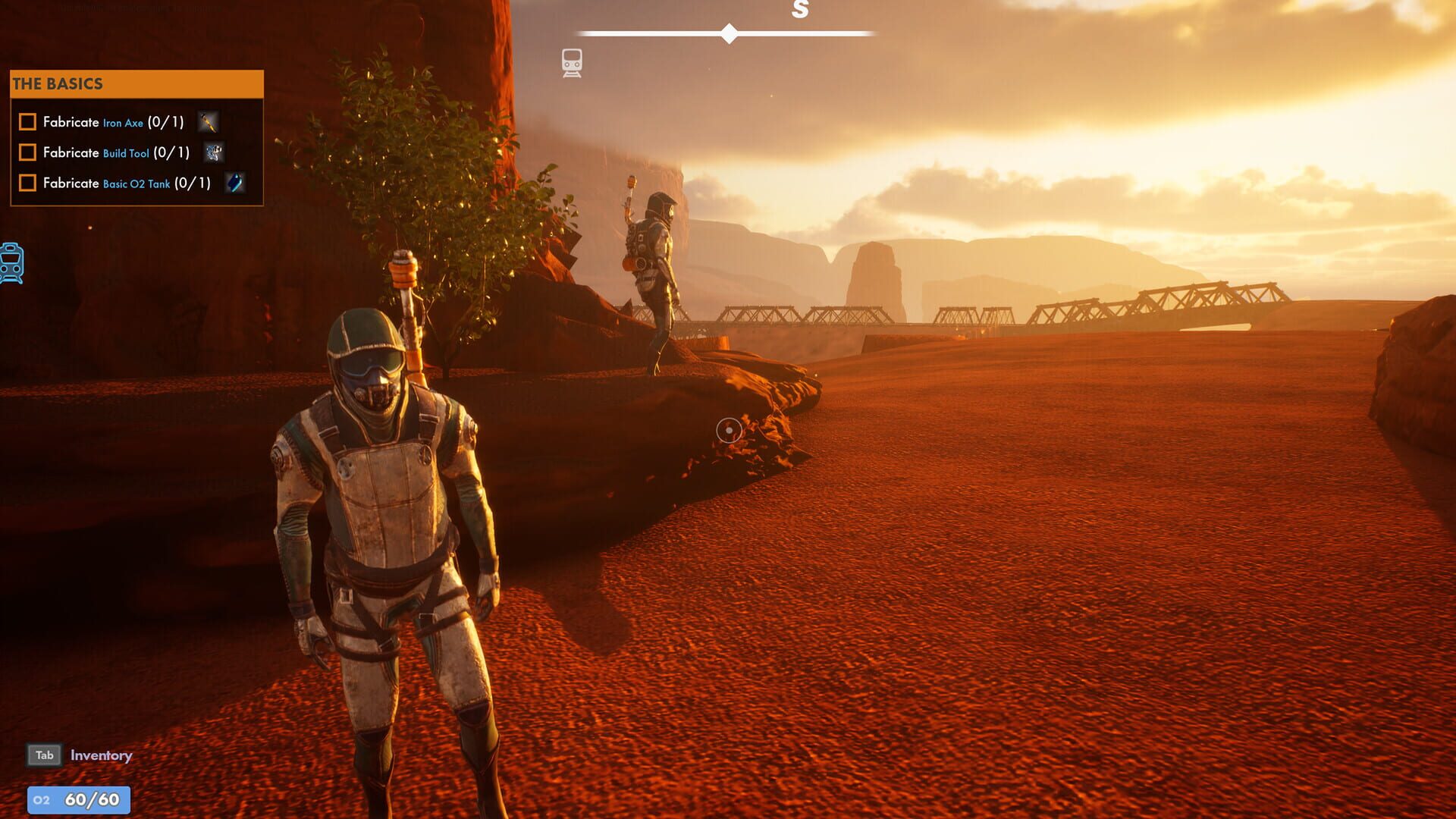Click the diamond marker on the compass bar

coord(729,31)
